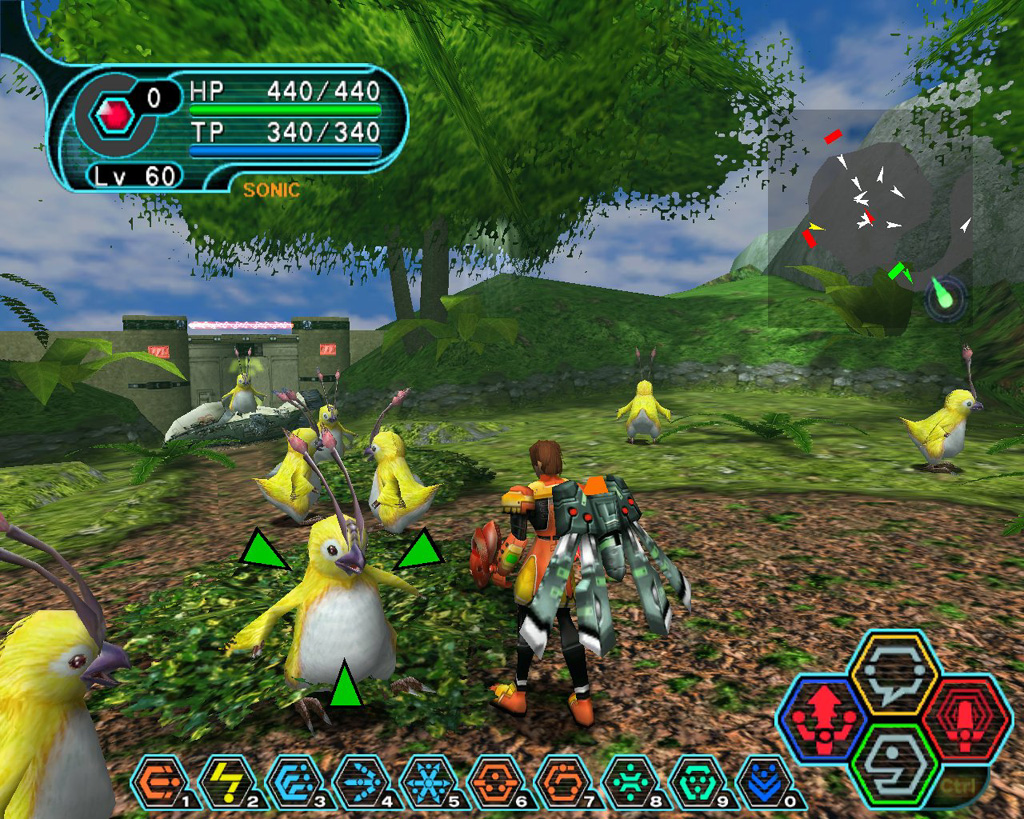Choose the orange item icon in slot 6
This screenshot has width=1024, height=819.
(494, 781)
